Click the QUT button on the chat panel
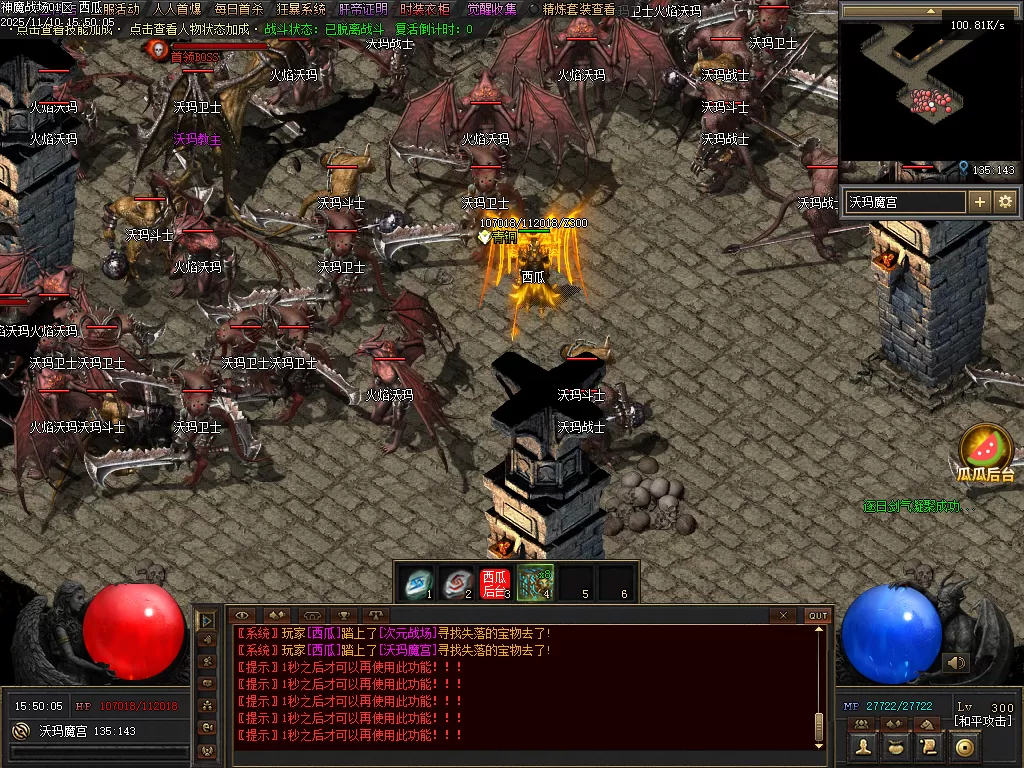This screenshot has height=768, width=1024. 818,616
